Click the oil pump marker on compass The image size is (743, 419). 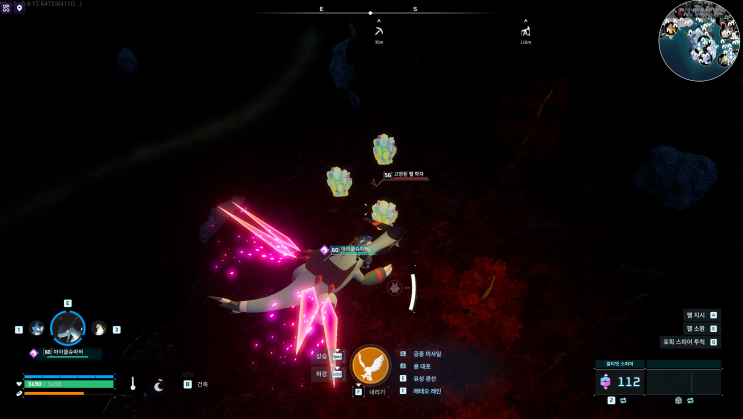click(x=525, y=31)
